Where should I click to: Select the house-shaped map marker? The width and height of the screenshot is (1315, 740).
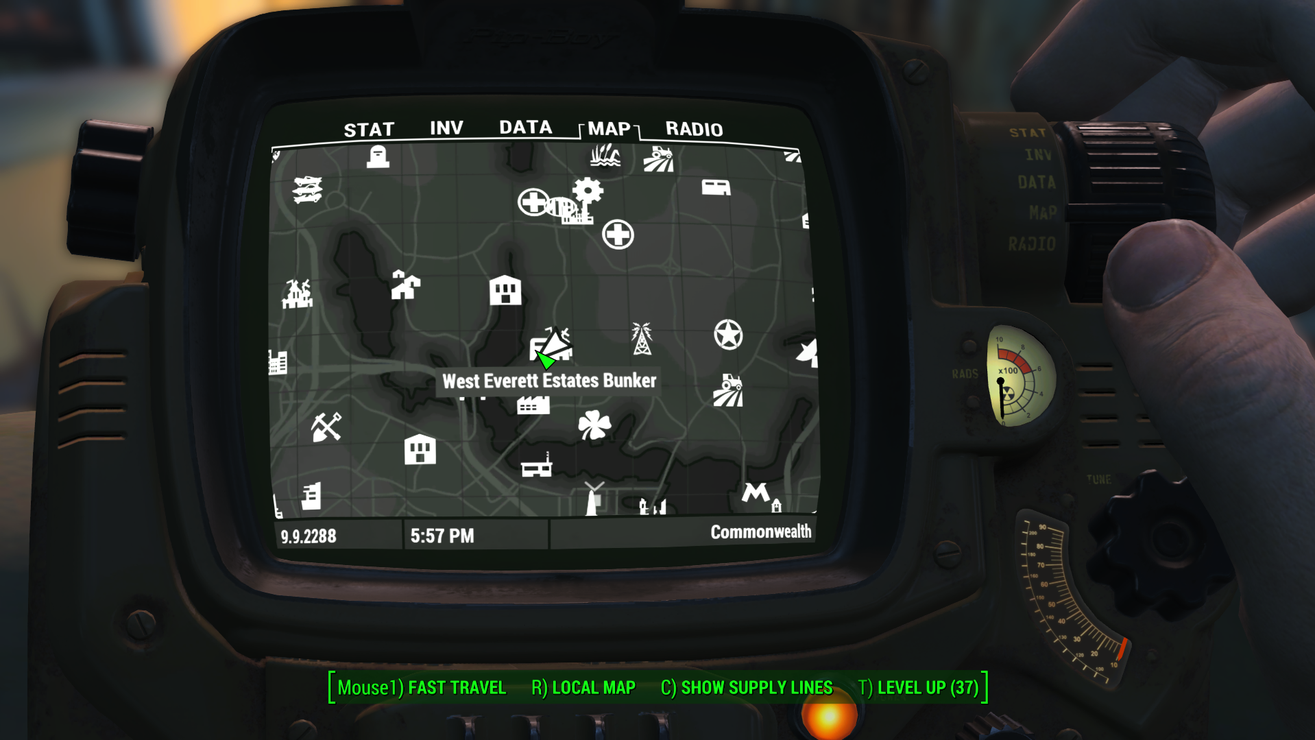click(405, 286)
